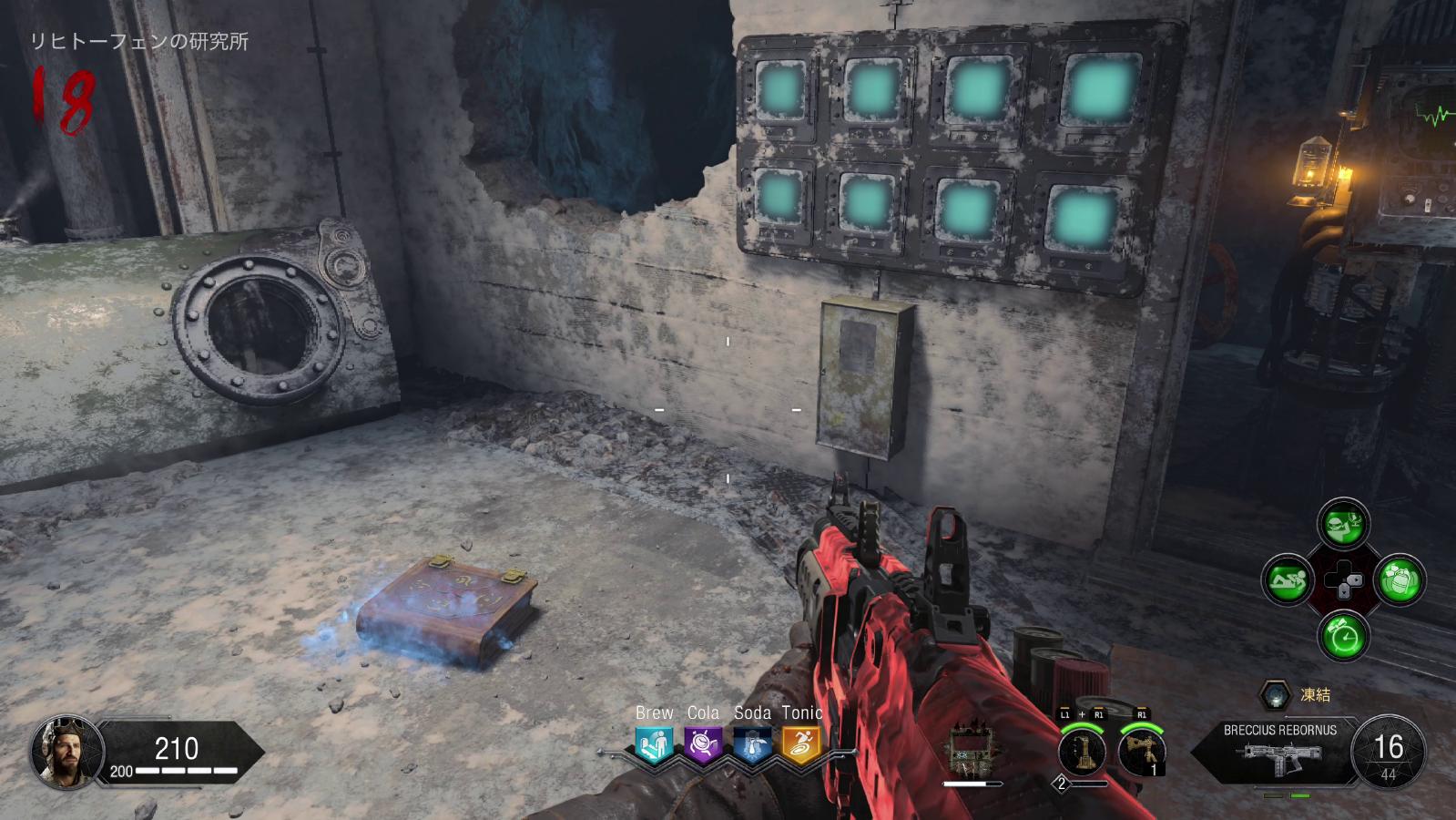Viewport: 1456px width, 820px height.
Task: Select the teal Brew perk icon
Action: coord(654,745)
